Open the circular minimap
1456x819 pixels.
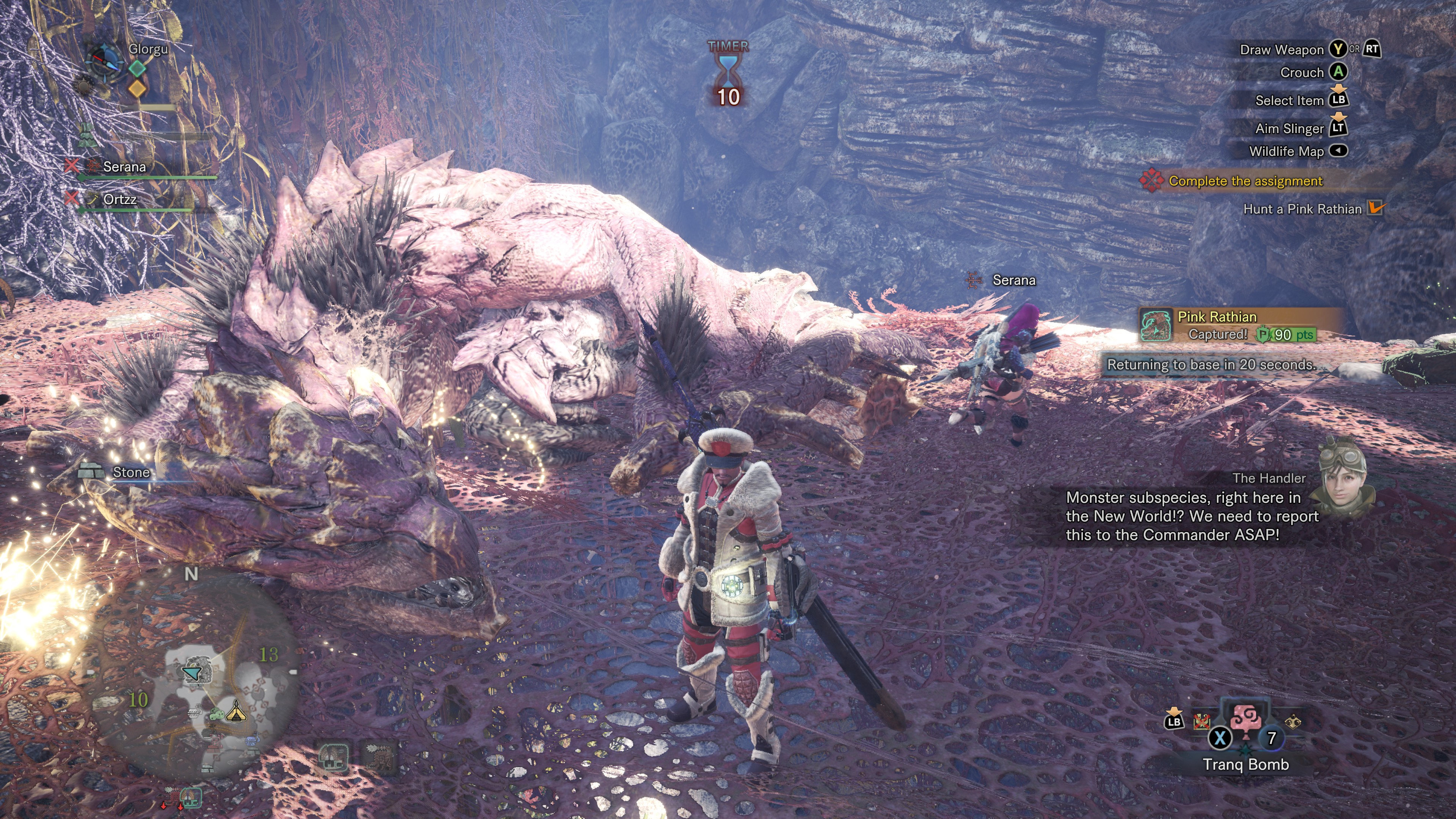point(195,673)
